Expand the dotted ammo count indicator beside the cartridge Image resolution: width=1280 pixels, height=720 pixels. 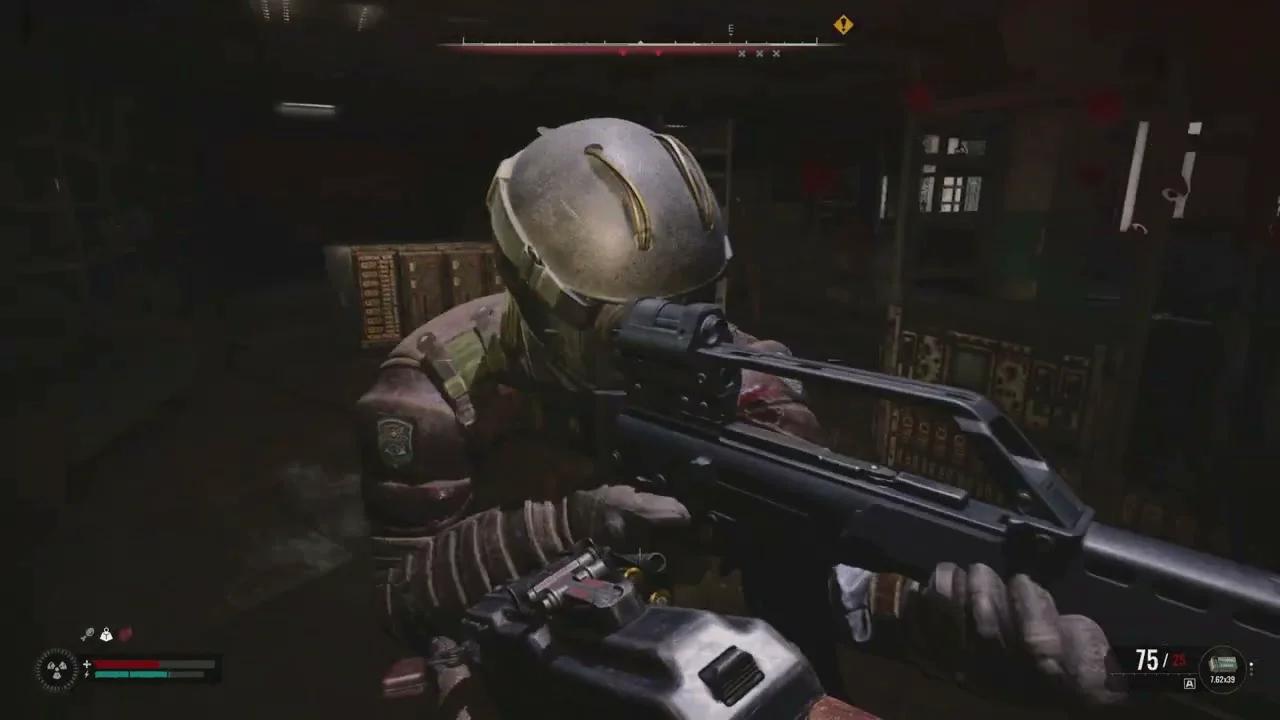[x=1251, y=668]
